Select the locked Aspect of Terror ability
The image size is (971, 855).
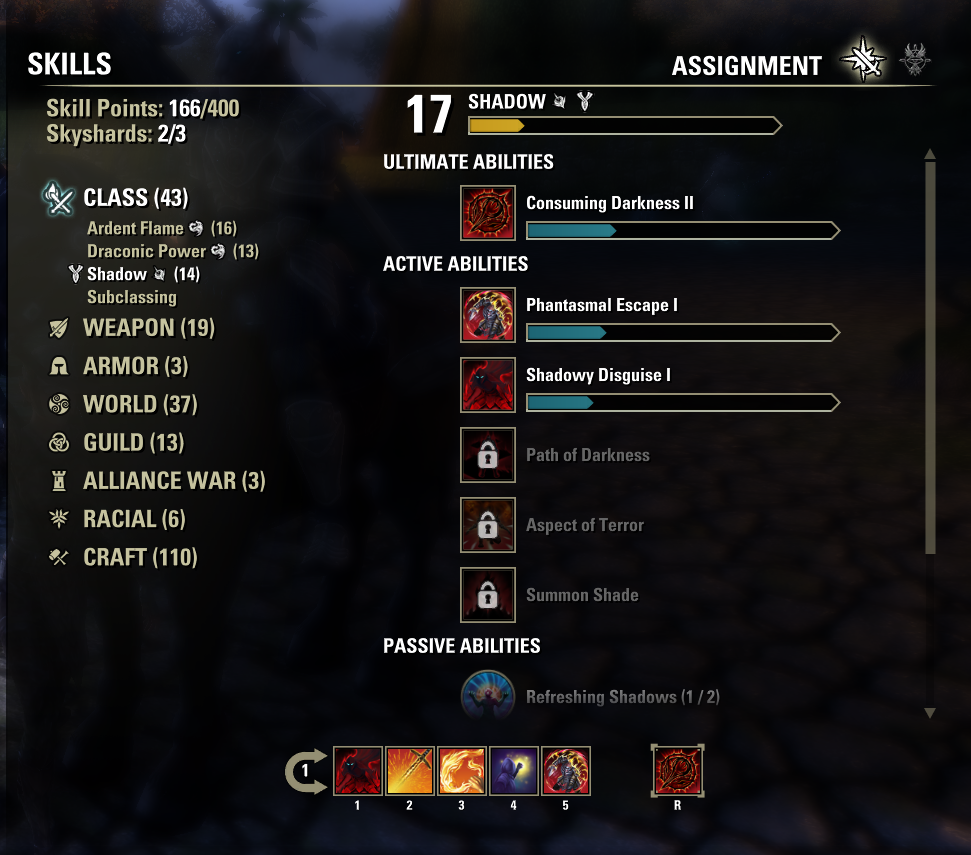tap(488, 525)
